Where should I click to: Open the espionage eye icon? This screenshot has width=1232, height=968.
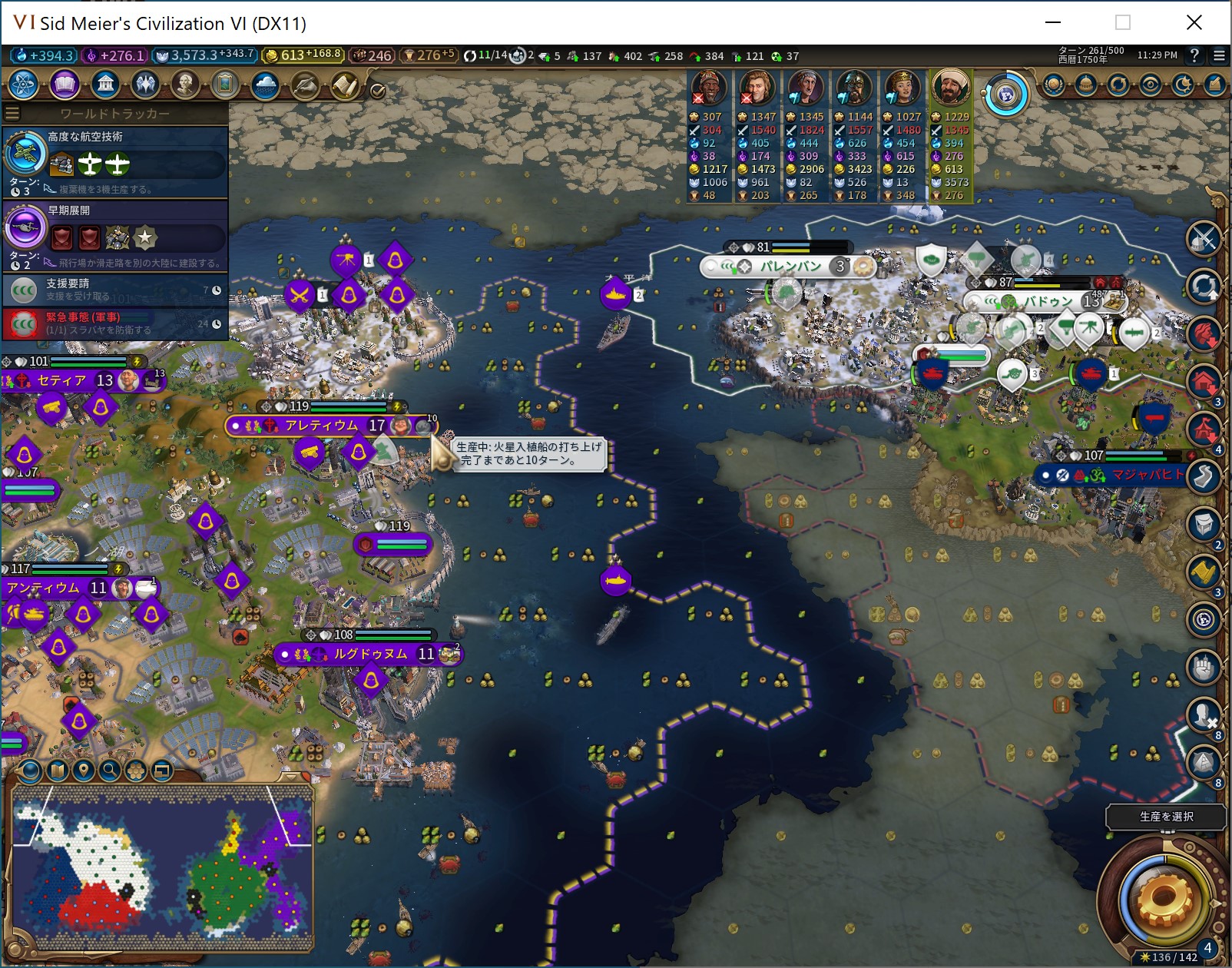click(x=1150, y=85)
